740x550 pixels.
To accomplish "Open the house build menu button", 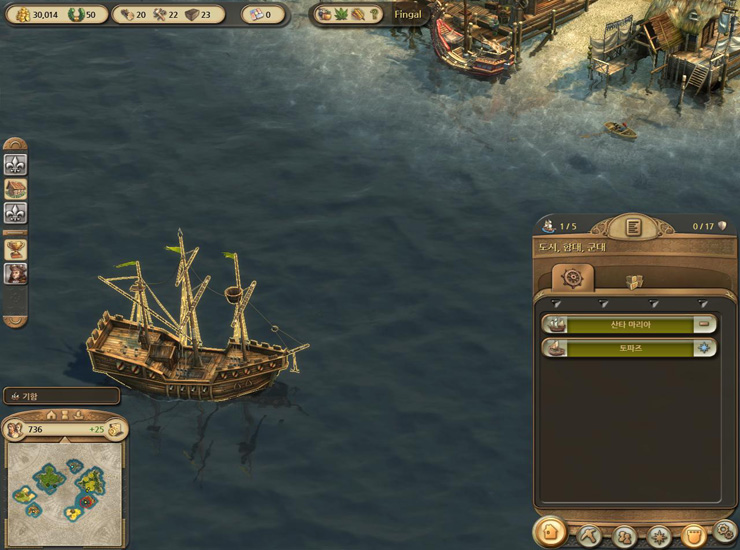I will click(549, 533).
